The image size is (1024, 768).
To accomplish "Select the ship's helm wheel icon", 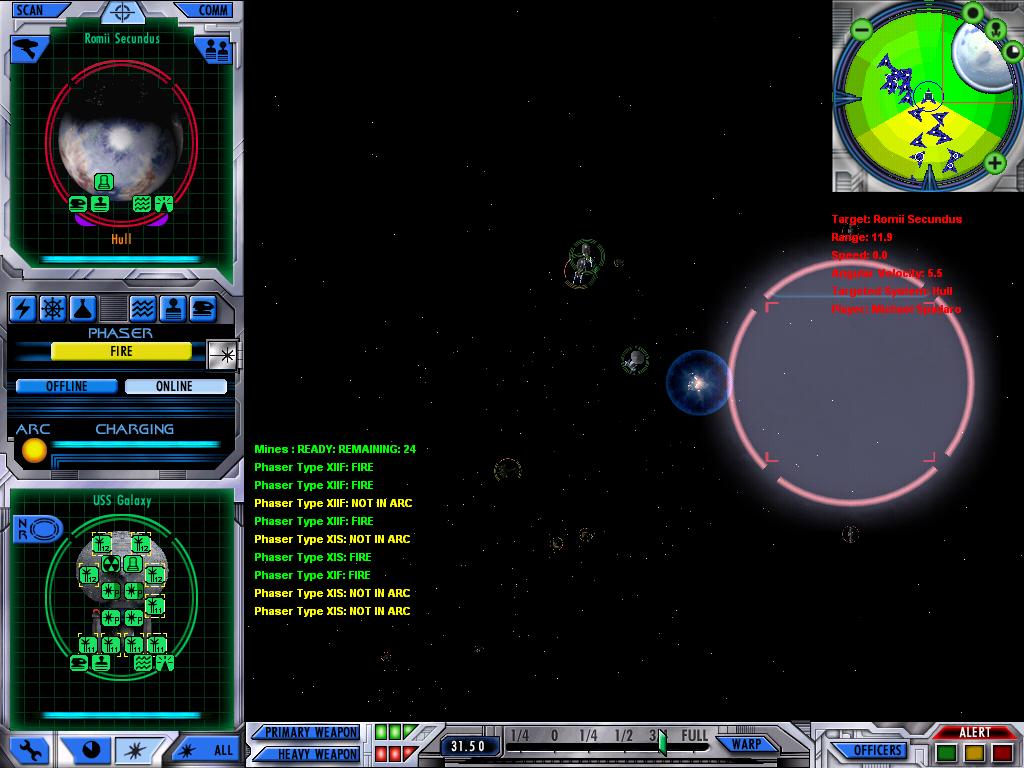I will click(54, 308).
